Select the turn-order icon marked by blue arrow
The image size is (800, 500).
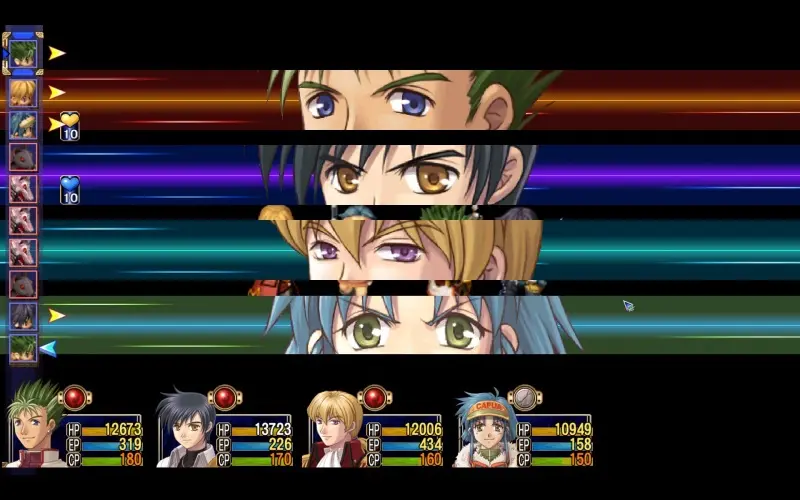click(23, 348)
